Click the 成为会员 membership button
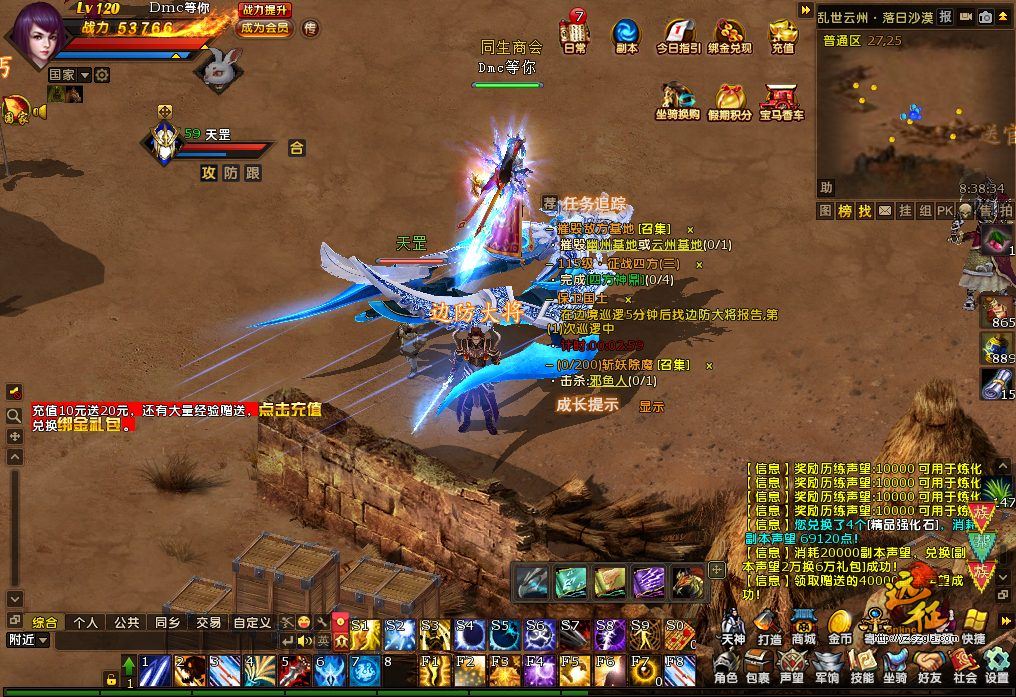 tap(264, 28)
